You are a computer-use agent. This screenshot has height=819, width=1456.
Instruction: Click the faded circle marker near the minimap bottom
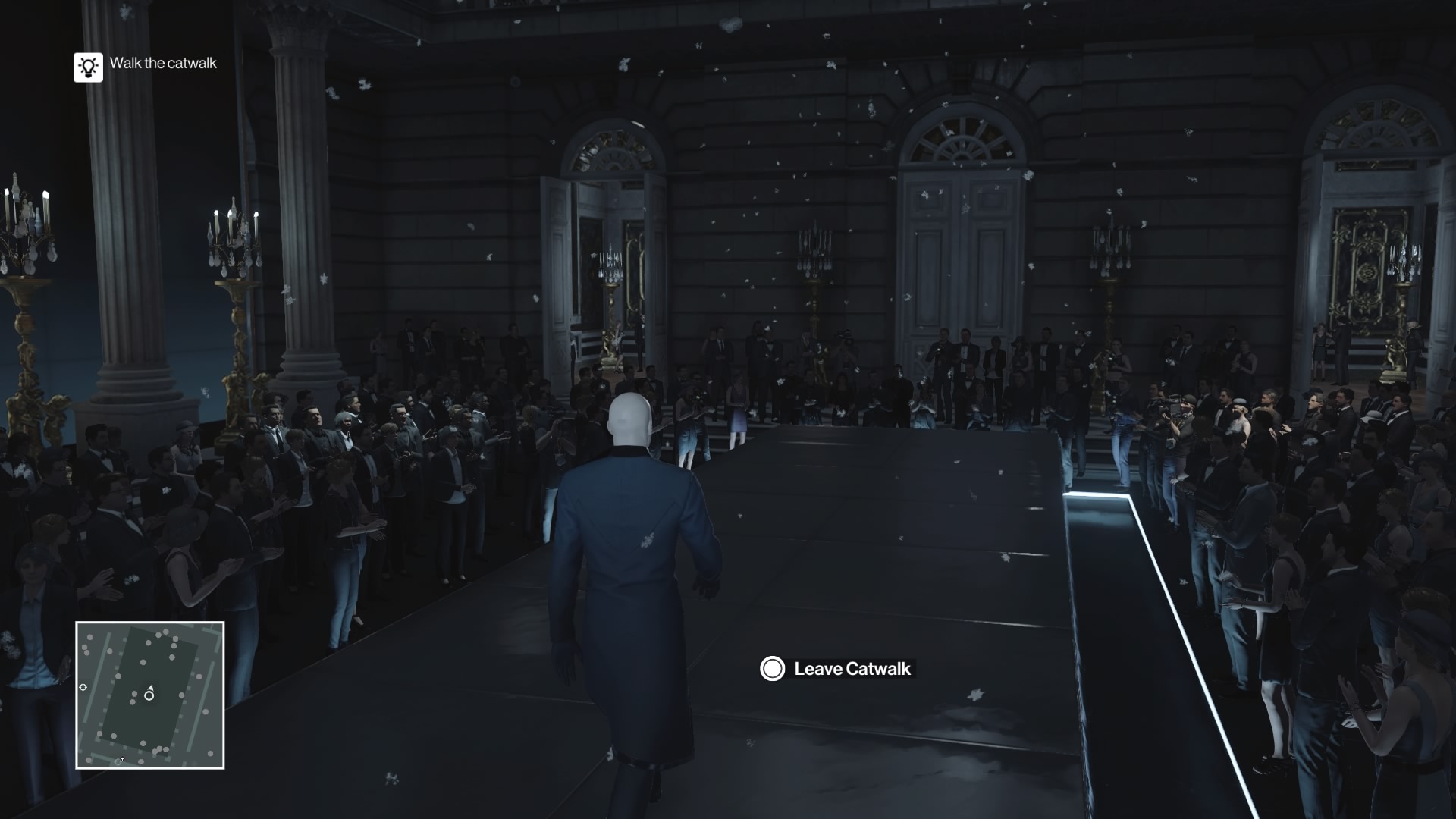118,762
